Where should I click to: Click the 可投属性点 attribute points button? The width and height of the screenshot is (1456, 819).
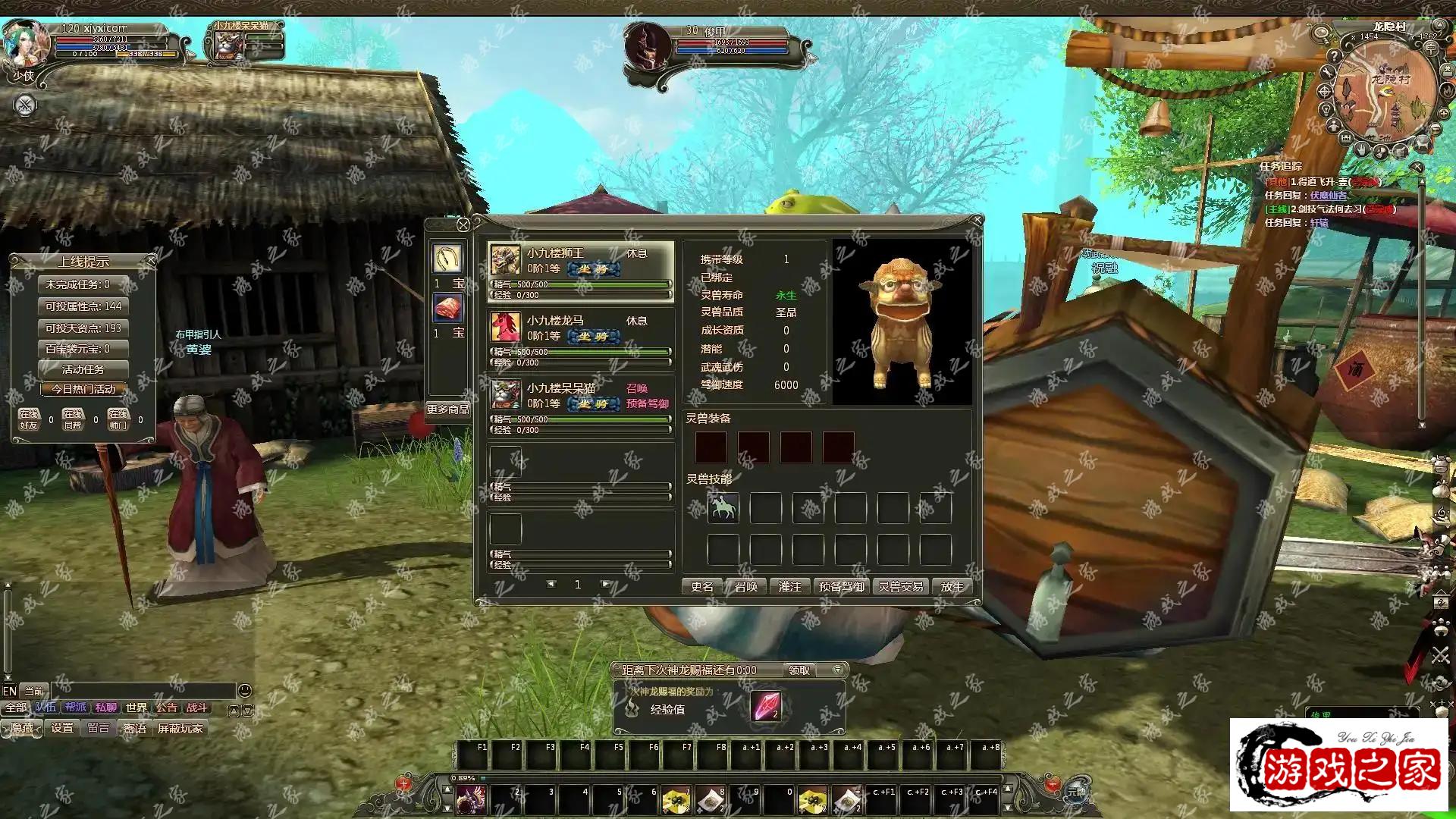pyautogui.click(x=83, y=306)
